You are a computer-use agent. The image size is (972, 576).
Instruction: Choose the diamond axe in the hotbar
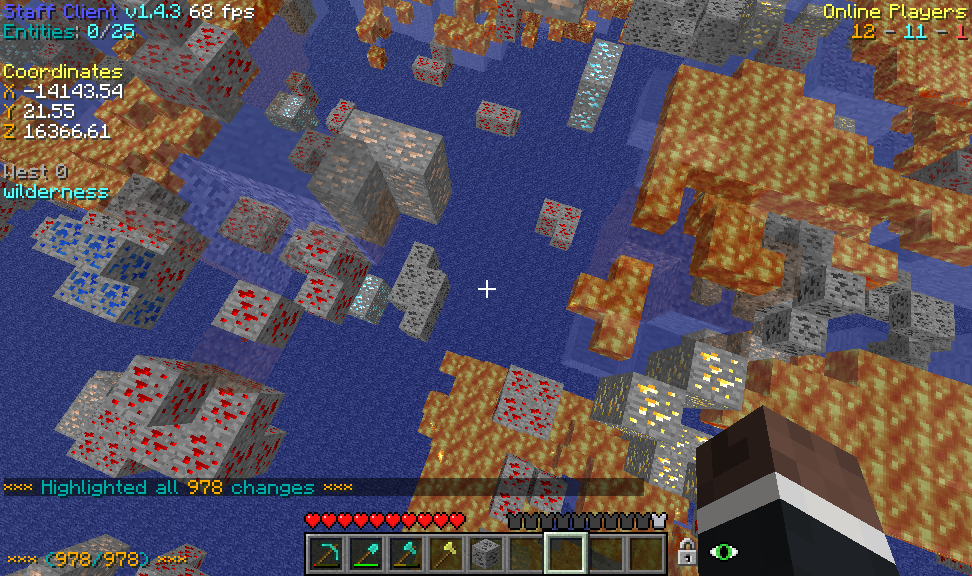pyautogui.click(x=405, y=552)
